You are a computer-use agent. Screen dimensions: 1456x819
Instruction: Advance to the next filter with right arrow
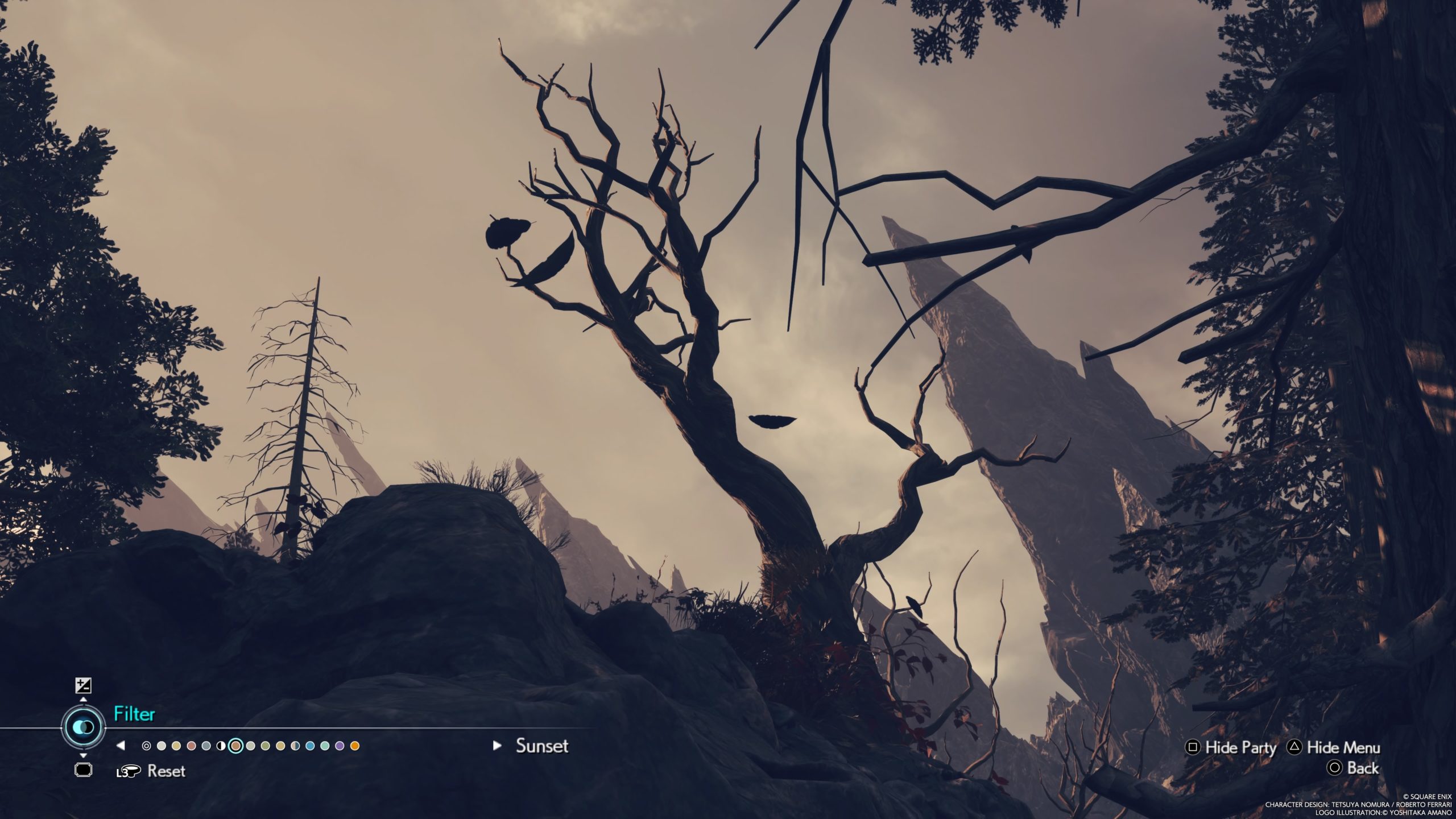(497, 745)
